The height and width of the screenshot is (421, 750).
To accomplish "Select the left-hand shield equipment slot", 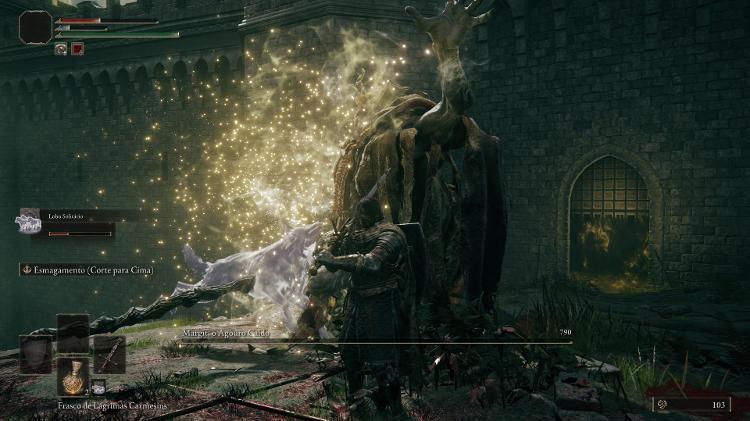I will pyautogui.click(x=36, y=354).
